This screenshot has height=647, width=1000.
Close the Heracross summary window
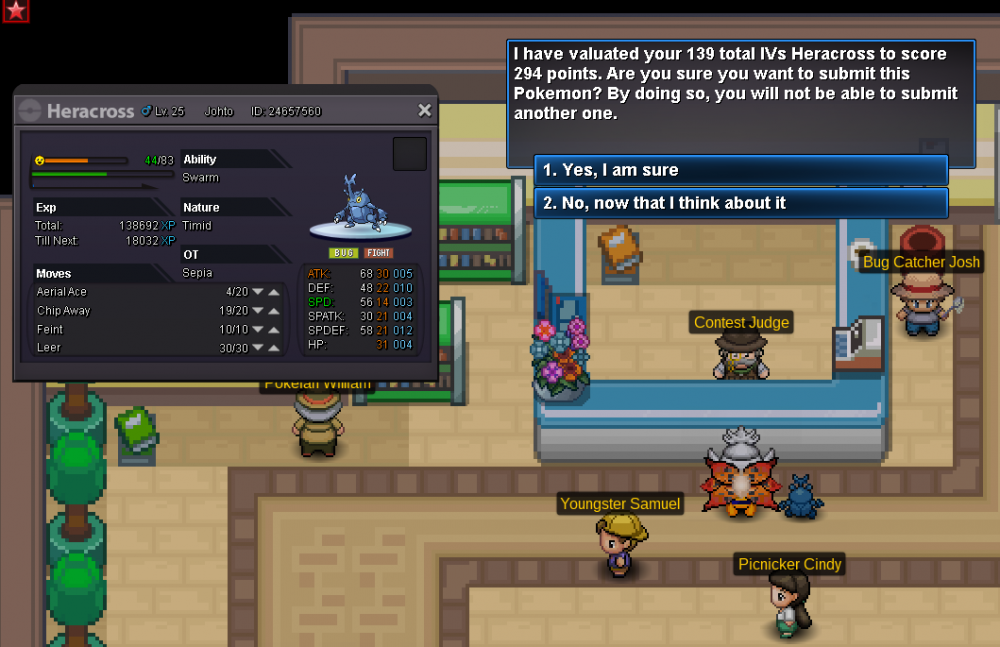pyautogui.click(x=424, y=111)
